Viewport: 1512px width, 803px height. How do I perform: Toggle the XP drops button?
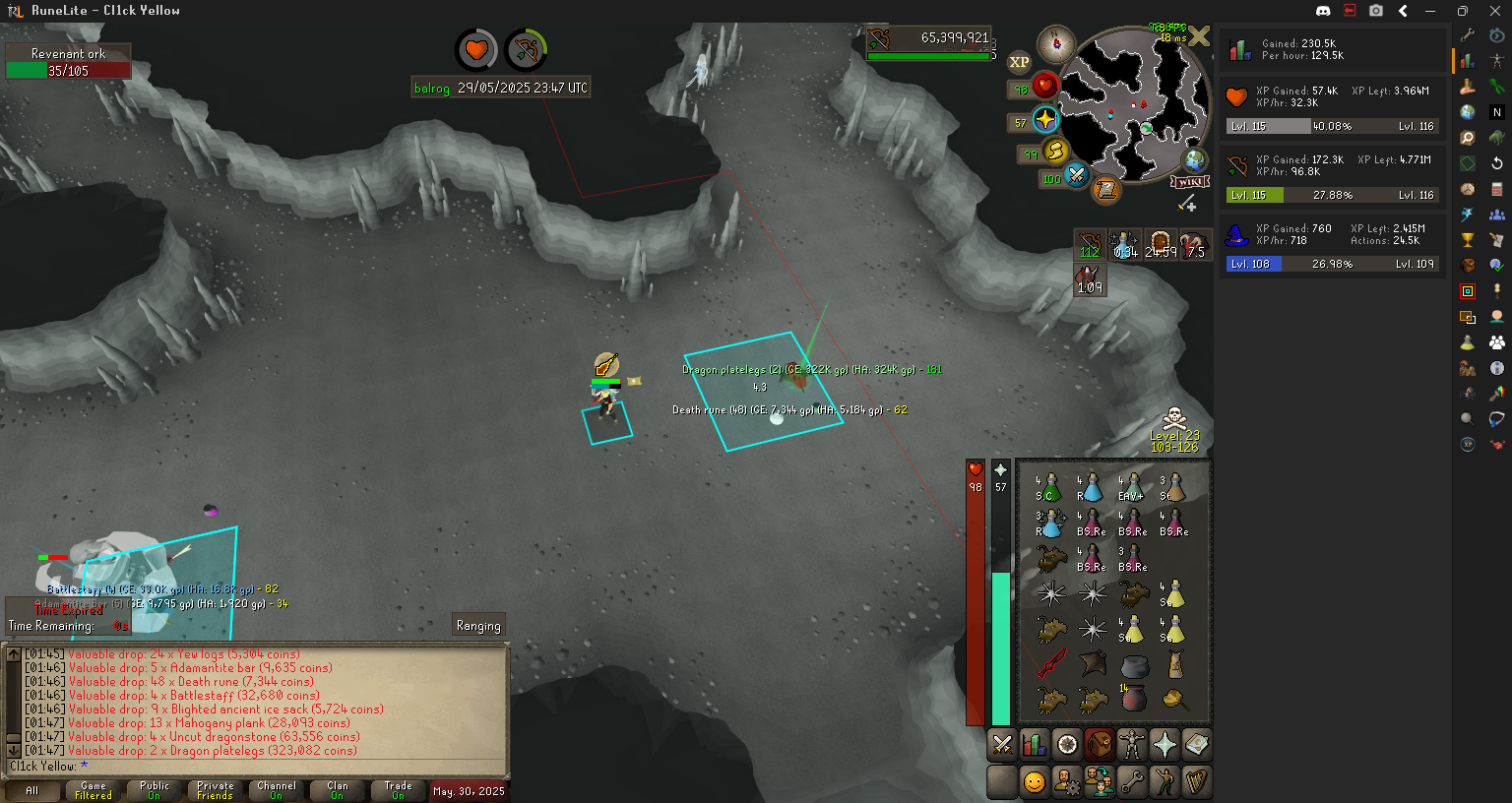pos(1020,62)
